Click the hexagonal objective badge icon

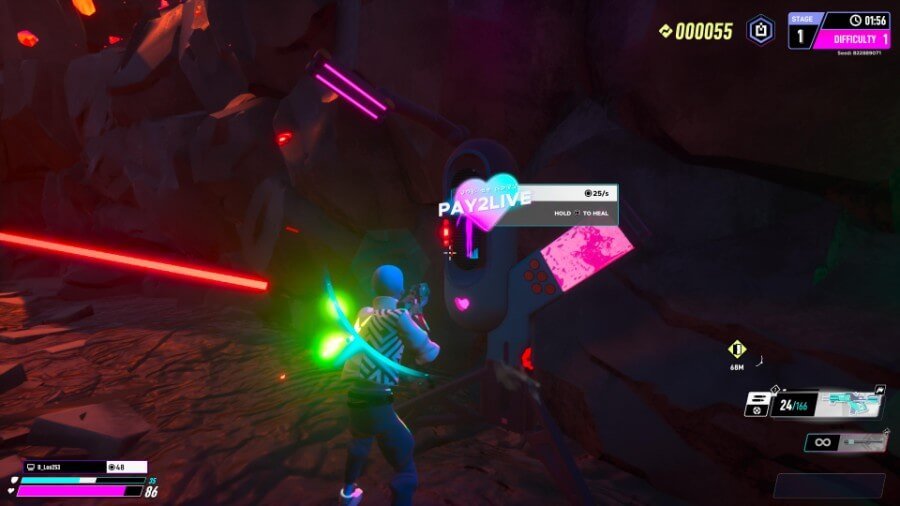pos(761,30)
